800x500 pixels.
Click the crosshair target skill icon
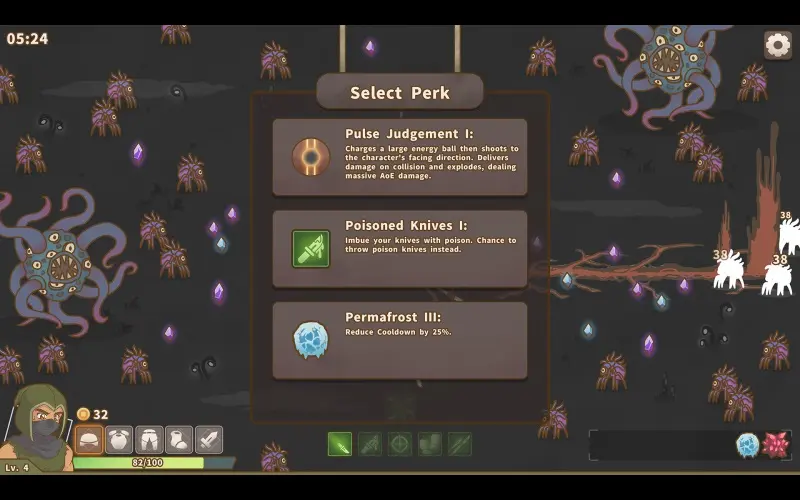(x=400, y=443)
